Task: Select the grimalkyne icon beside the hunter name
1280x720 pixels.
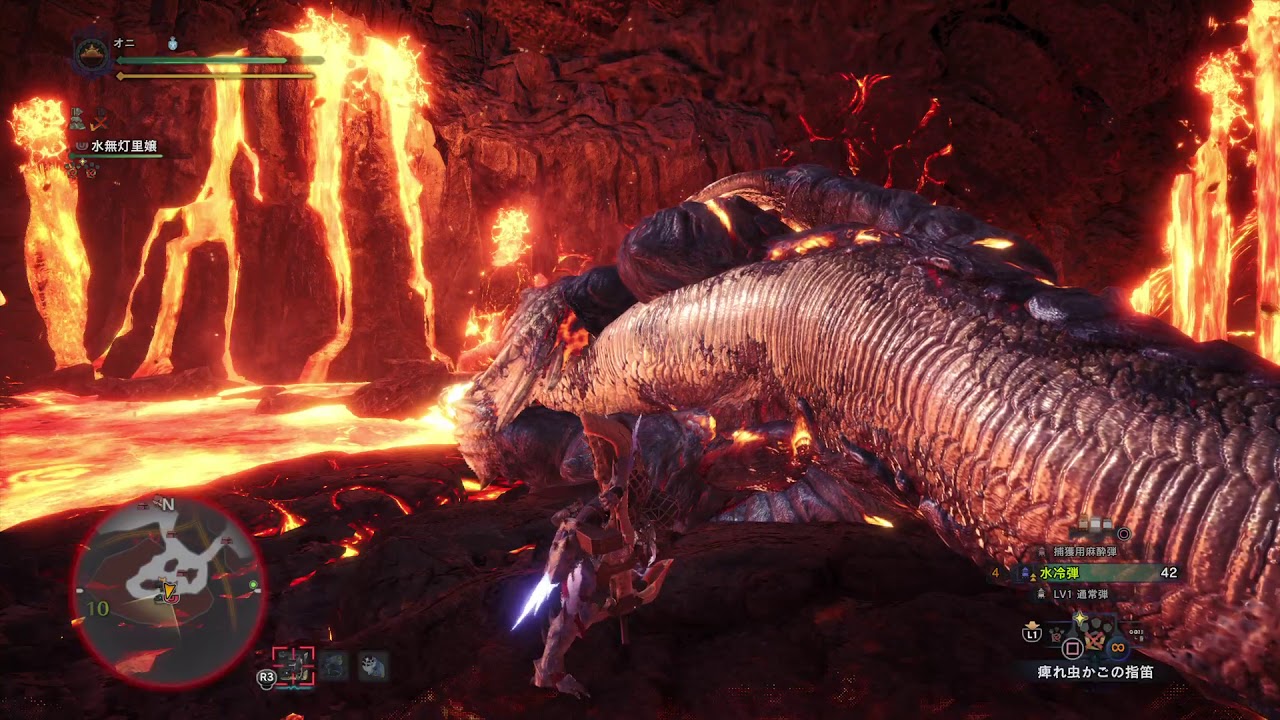Action: [83, 146]
